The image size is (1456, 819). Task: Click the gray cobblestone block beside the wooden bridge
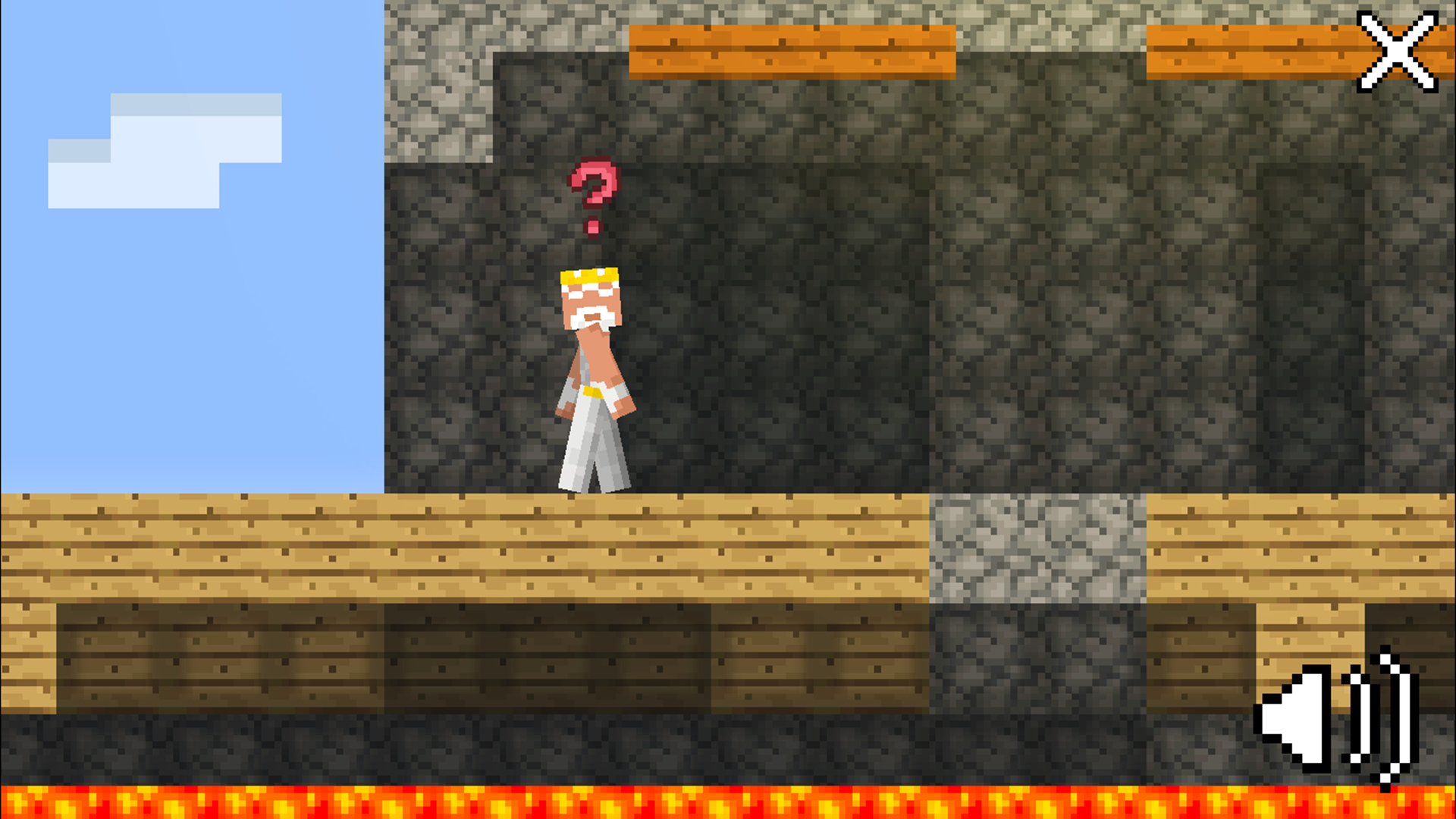coord(1039,546)
